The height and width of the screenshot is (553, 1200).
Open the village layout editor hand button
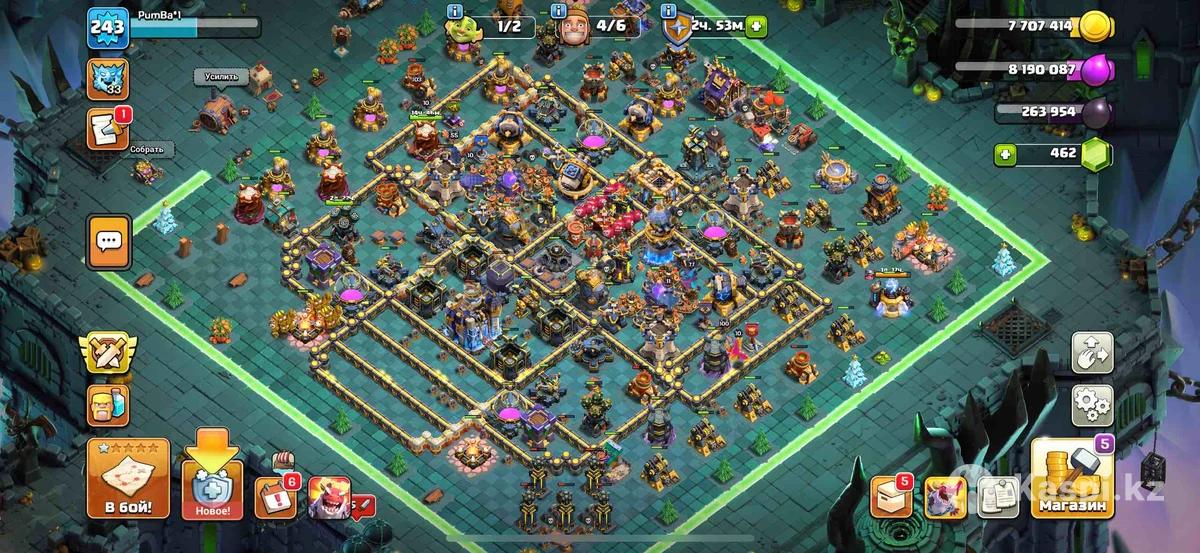1093,354
